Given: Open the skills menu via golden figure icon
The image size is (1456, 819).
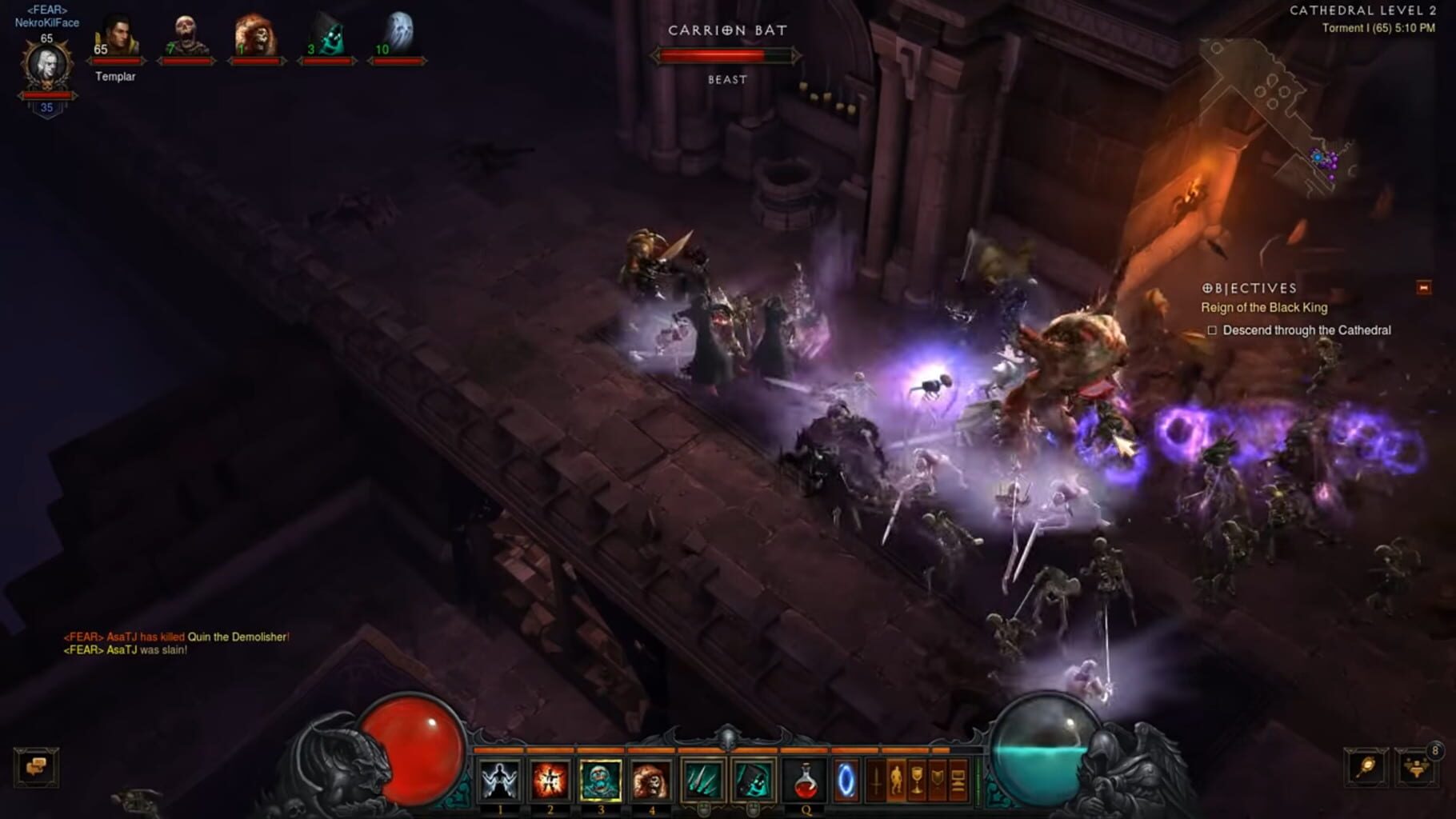Looking at the screenshot, I should click(x=898, y=779).
